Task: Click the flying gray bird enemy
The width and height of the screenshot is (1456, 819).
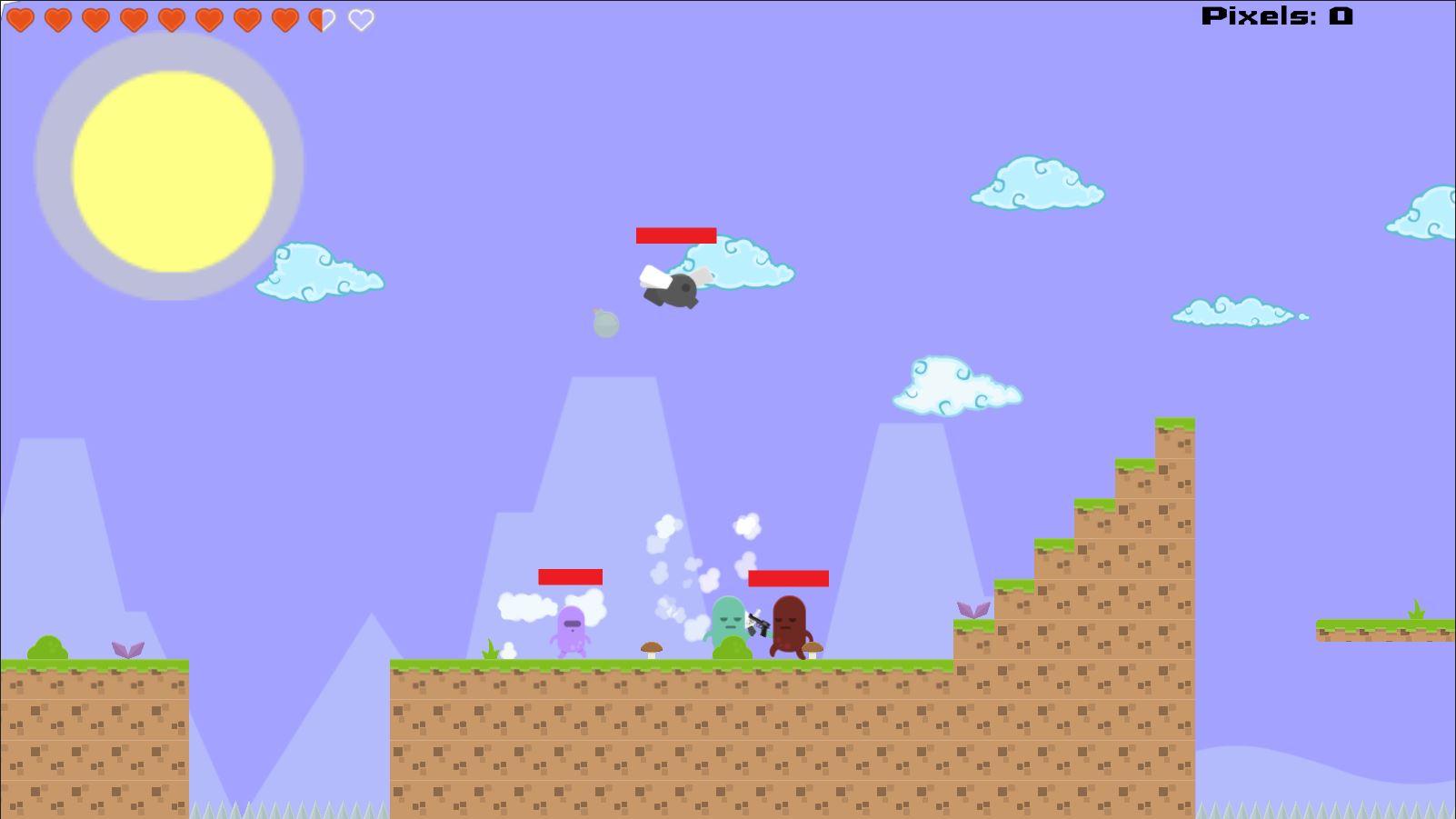Action: point(674,289)
